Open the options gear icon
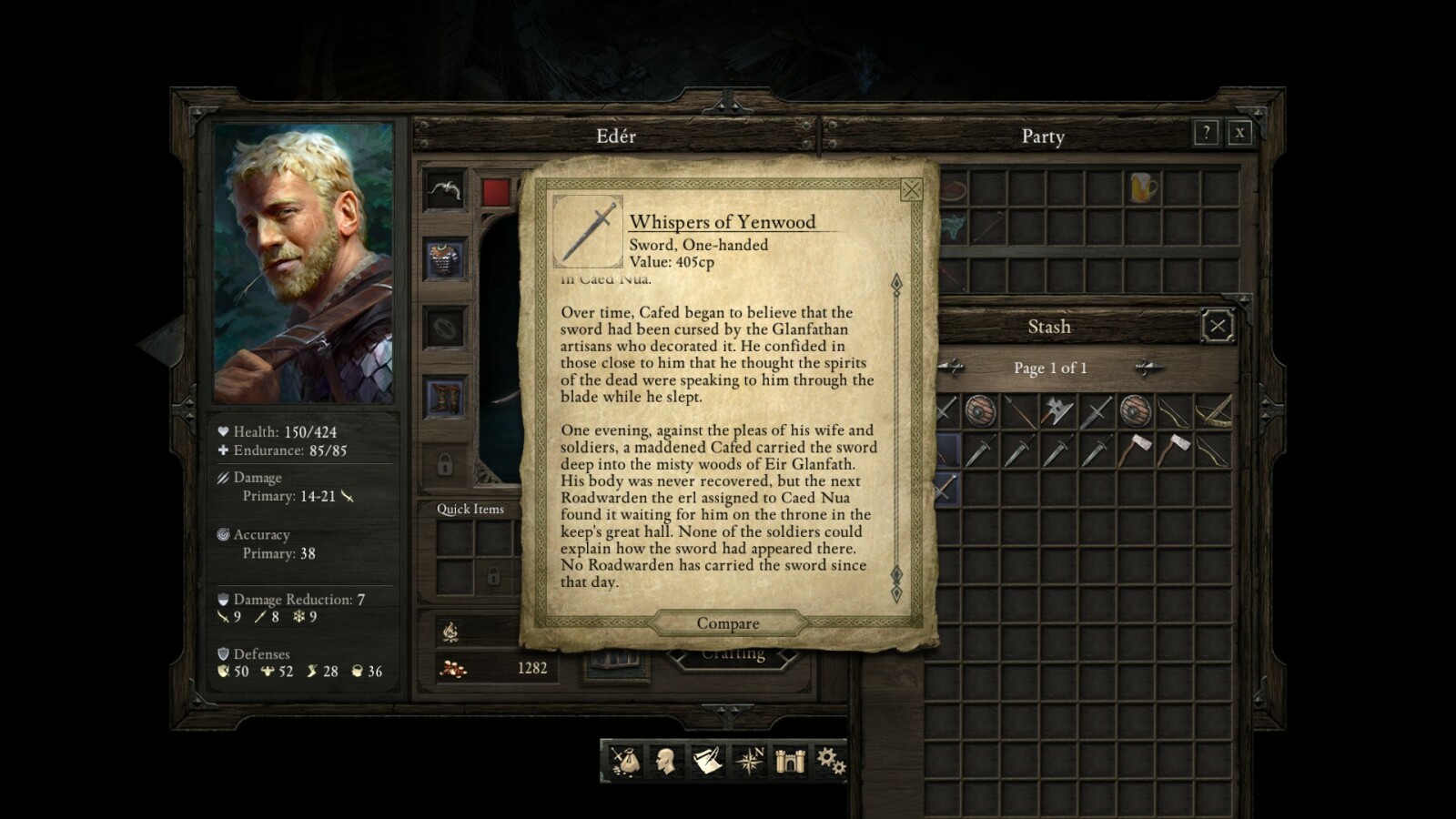Image resolution: width=1456 pixels, height=819 pixels. point(830,761)
